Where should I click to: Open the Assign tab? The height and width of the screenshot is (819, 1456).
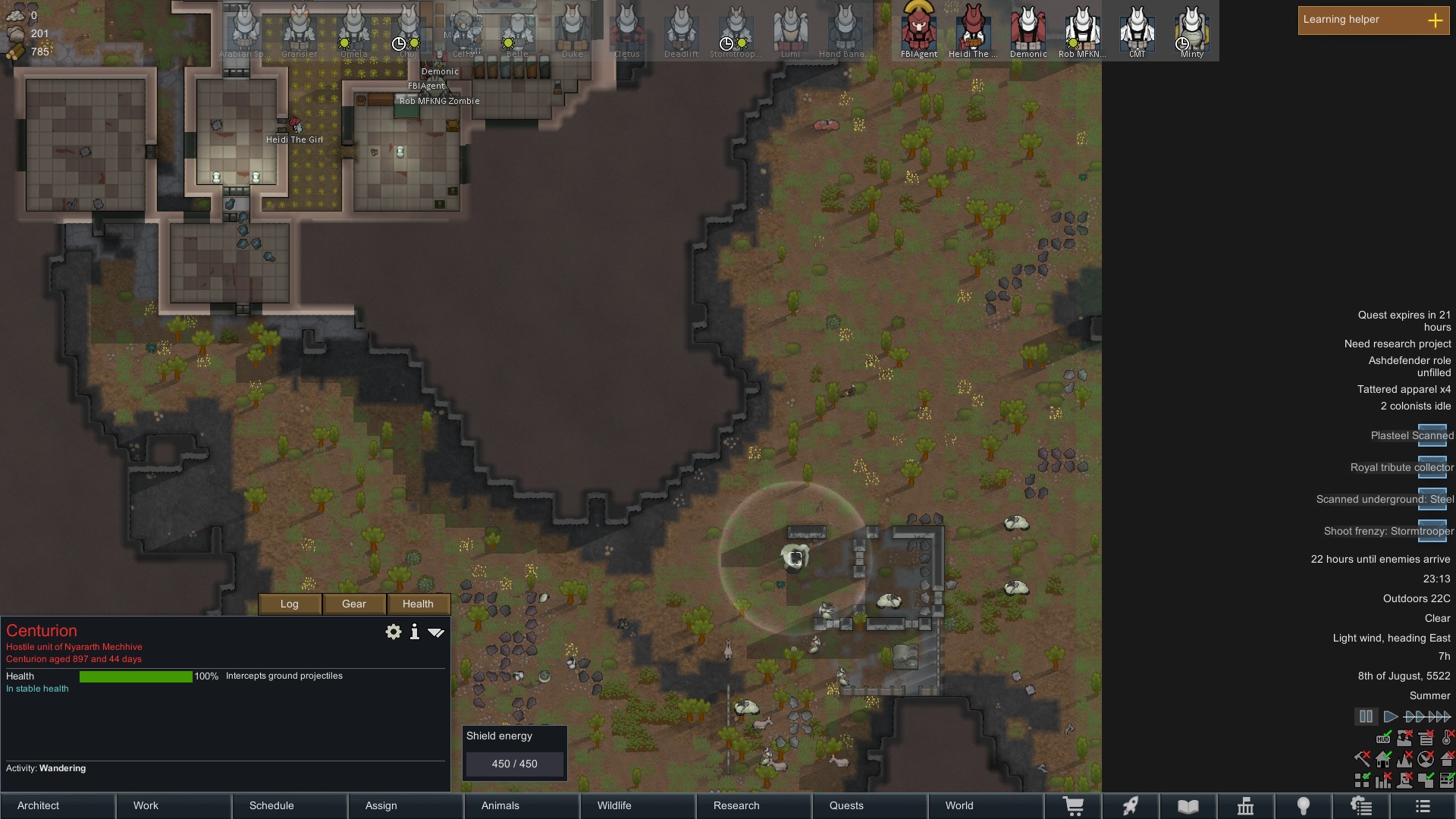406,805
